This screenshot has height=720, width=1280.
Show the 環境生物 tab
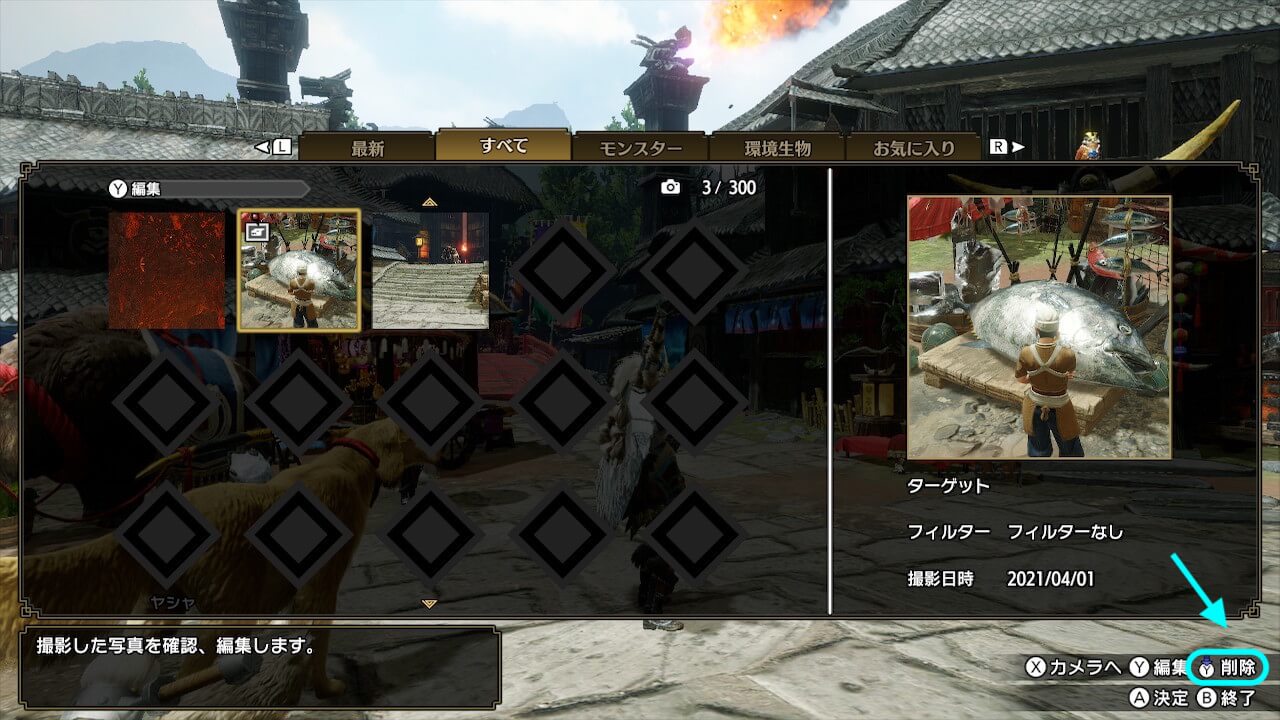[x=777, y=148]
